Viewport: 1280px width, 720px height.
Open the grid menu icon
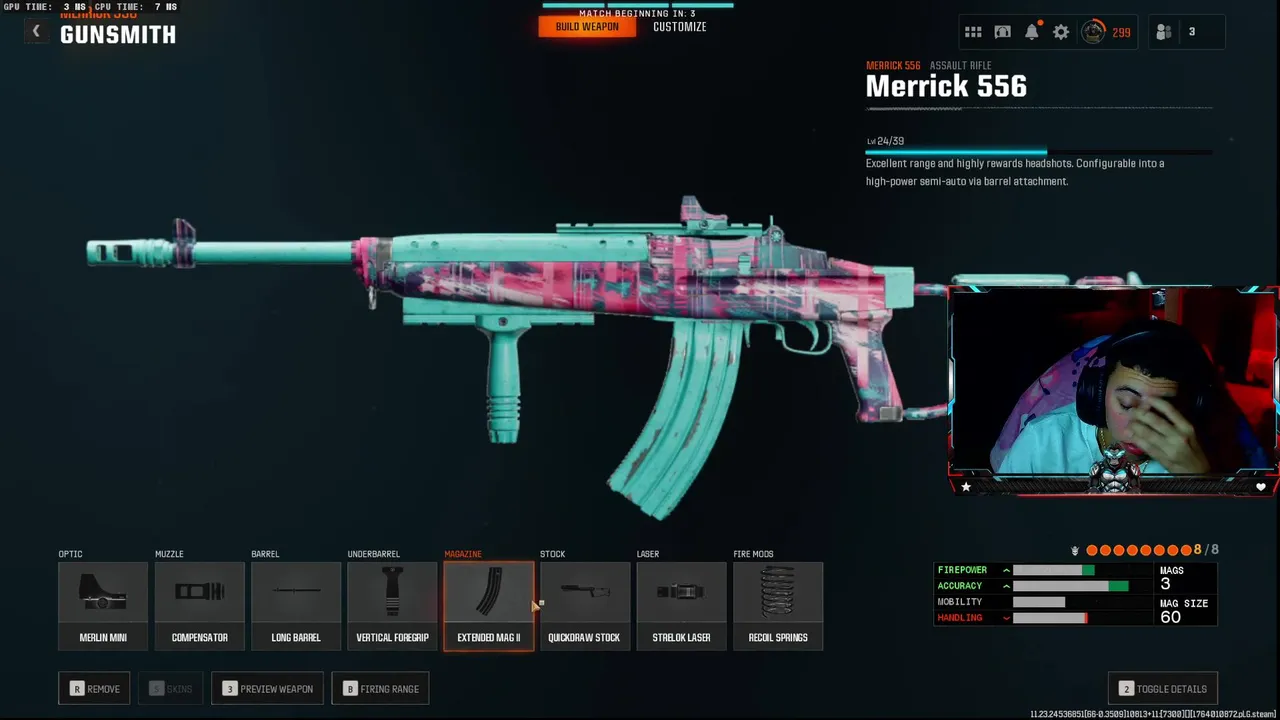coord(973,32)
